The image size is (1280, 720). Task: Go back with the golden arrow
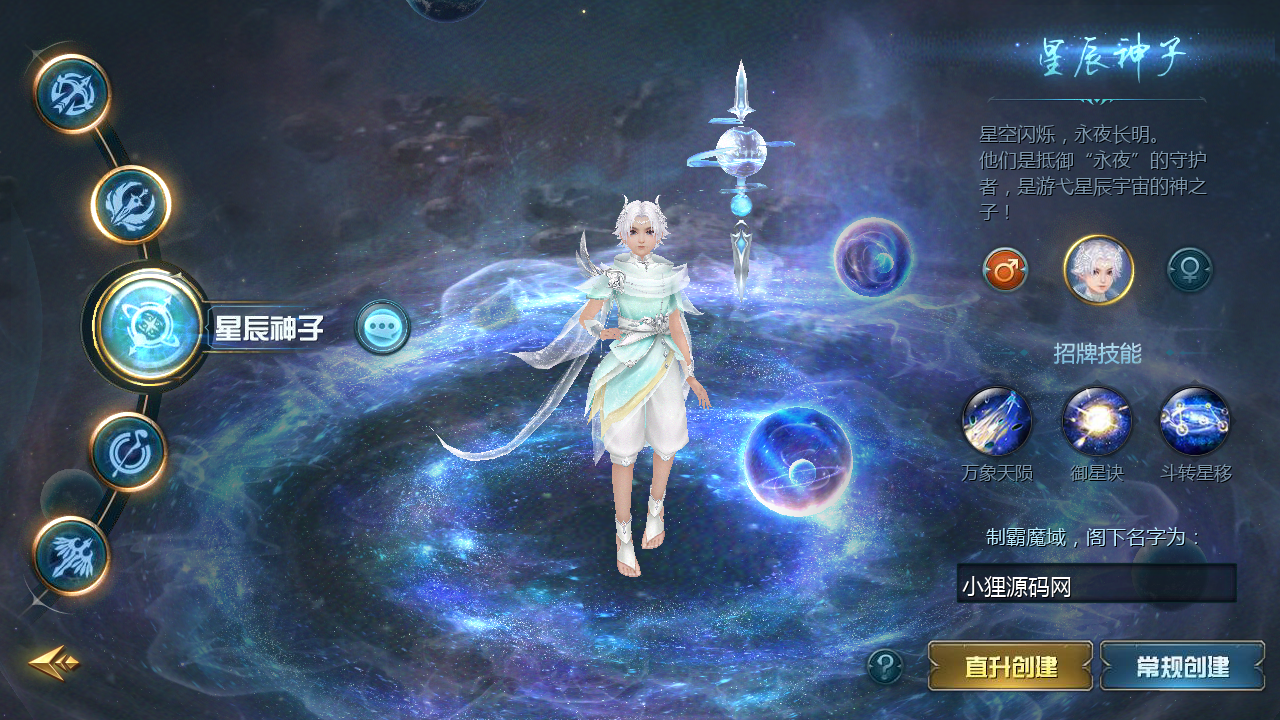click(53, 661)
